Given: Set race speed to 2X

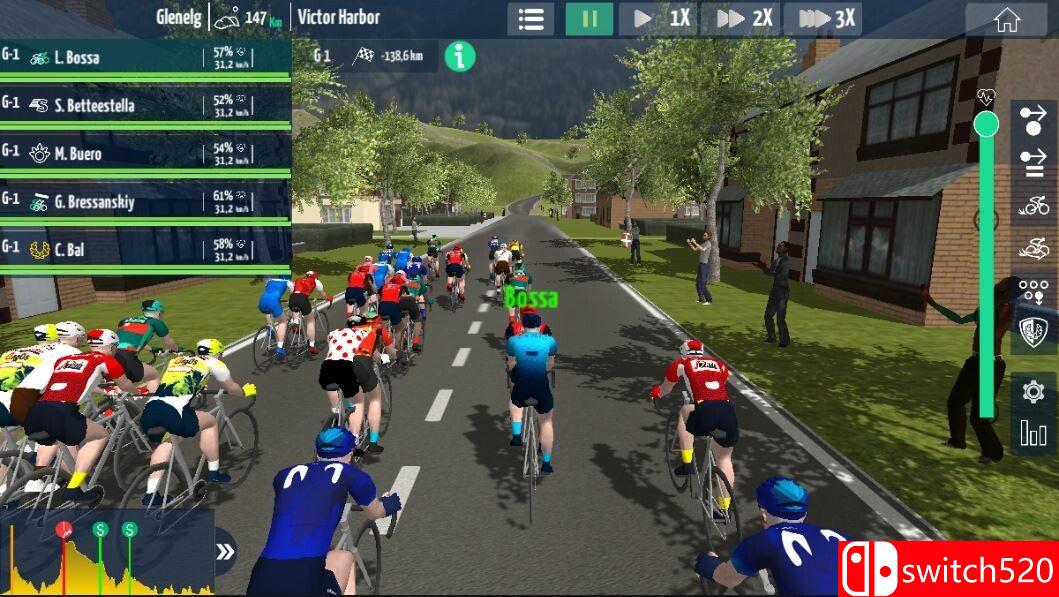Looking at the screenshot, I should (742, 19).
